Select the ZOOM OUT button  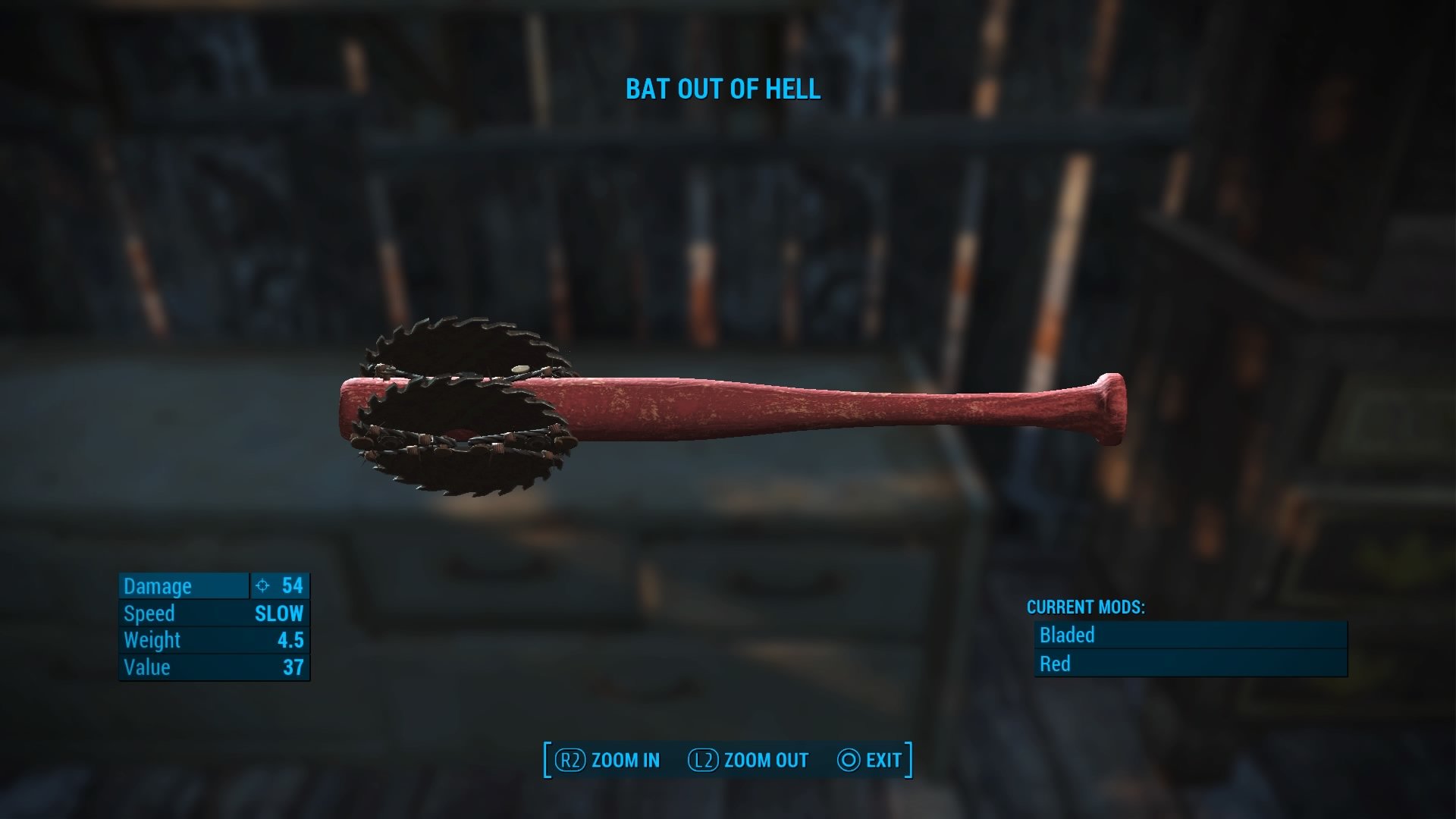[x=748, y=760]
